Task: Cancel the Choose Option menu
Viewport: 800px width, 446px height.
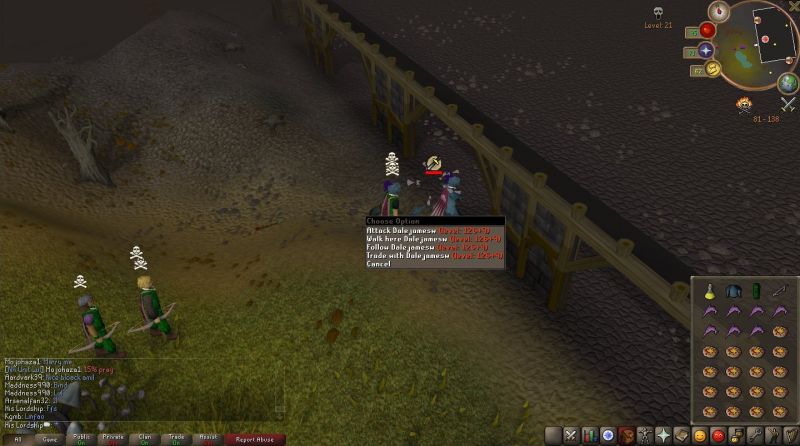Action: 378,264
